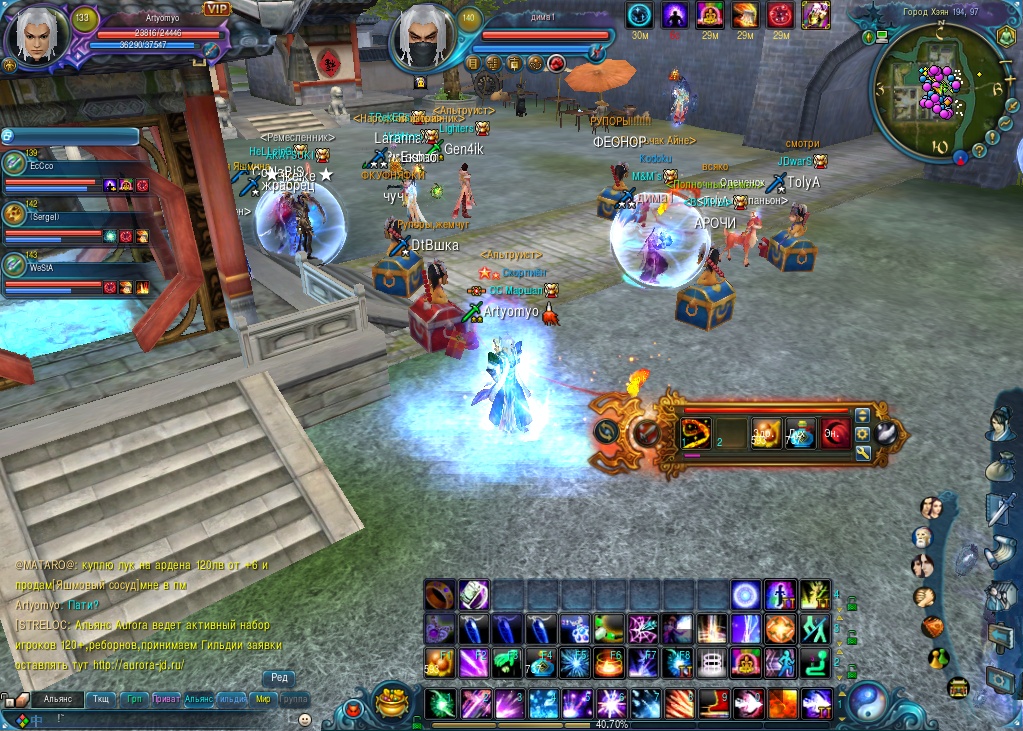1023x731 pixels.
Task: Open the skills book with sword icon
Action: pos(1000,508)
